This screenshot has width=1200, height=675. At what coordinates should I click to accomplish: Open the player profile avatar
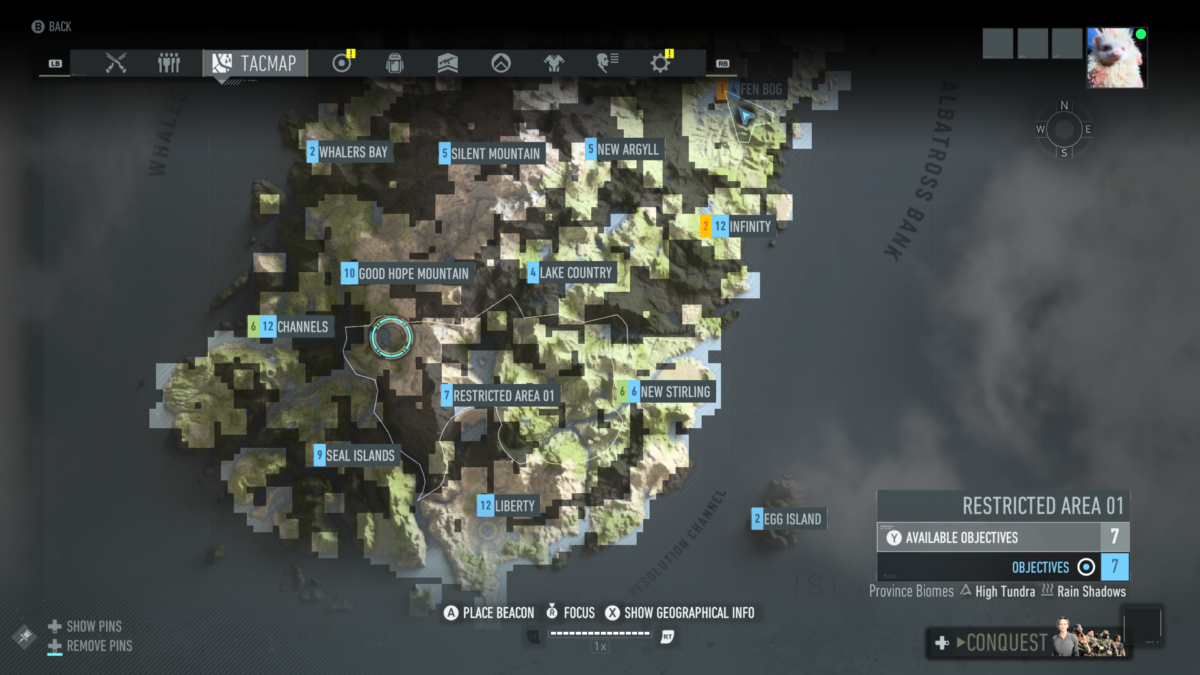(x=1117, y=58)
